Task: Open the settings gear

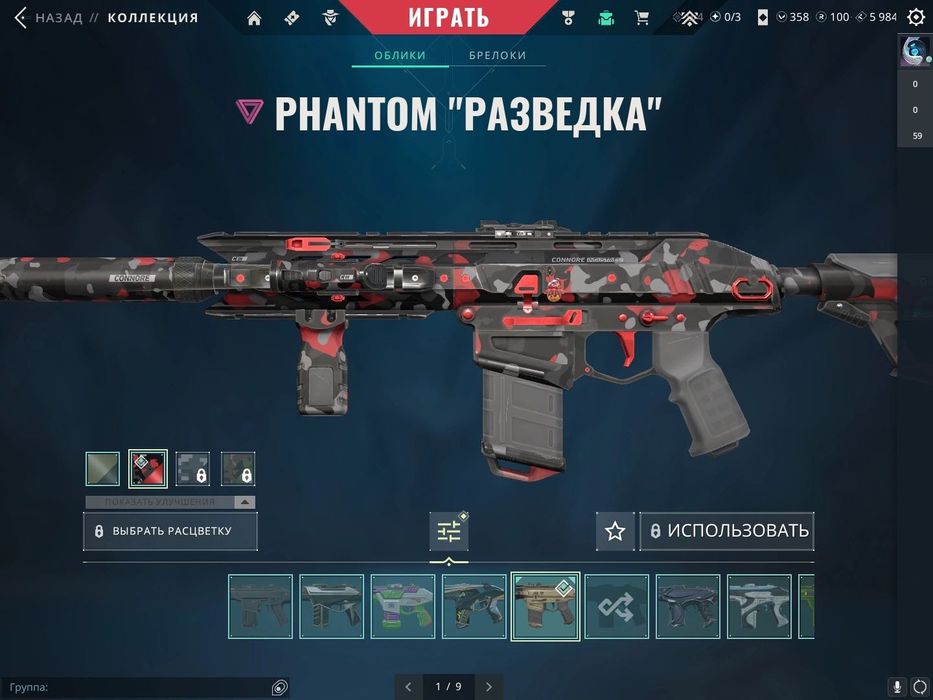Action: pos(915,17)
